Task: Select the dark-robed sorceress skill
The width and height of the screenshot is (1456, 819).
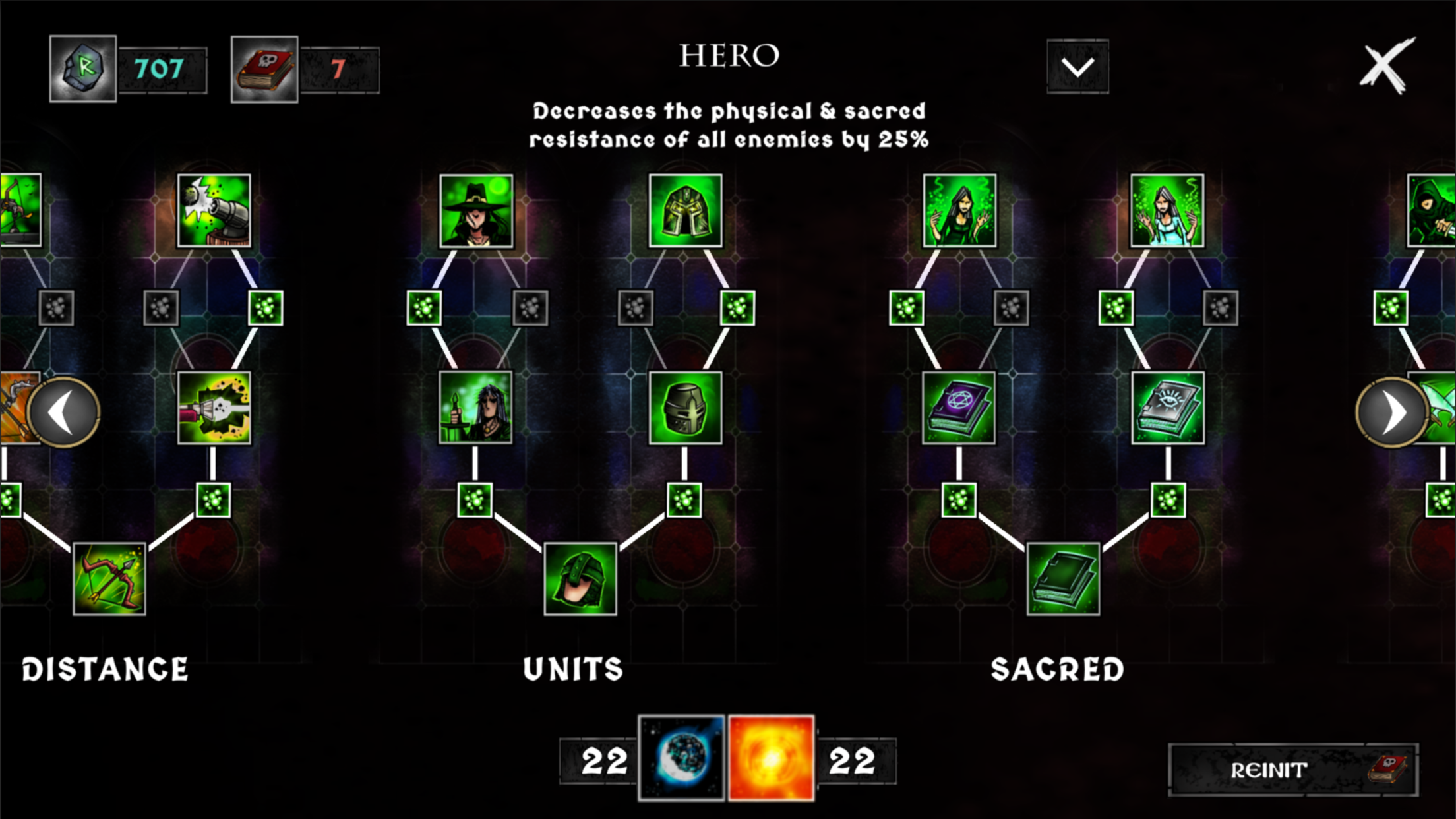Action: coord(959,211)
